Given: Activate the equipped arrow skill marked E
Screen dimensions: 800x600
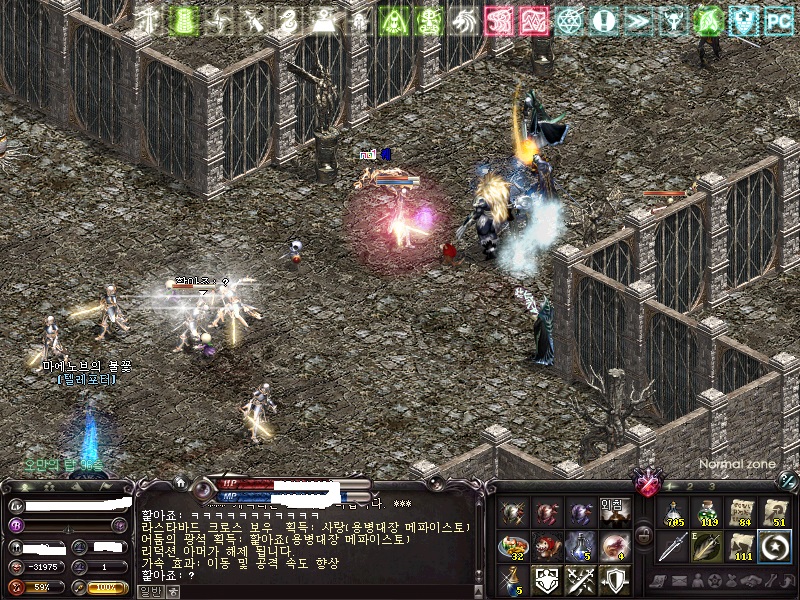Looking at the screenshot, I should pos(708,548).
